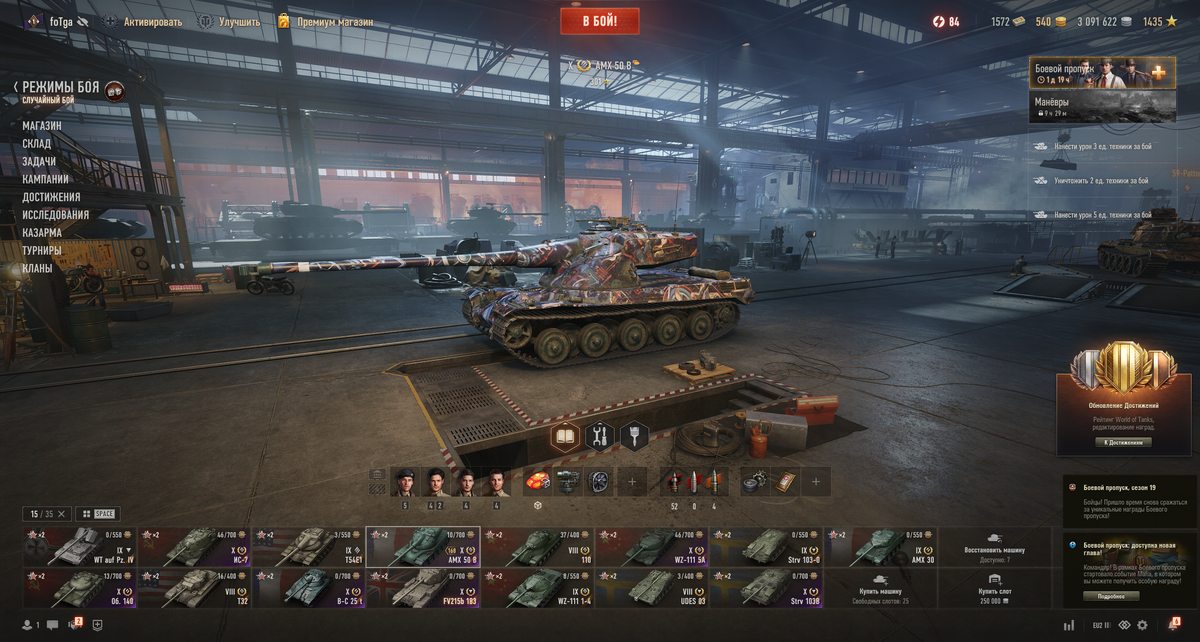This screenshot has height=642, width=1200.
Task: Open the РЕЖИМЫ БОЯ battle mode selector
Action: click(x=61, y=90)
